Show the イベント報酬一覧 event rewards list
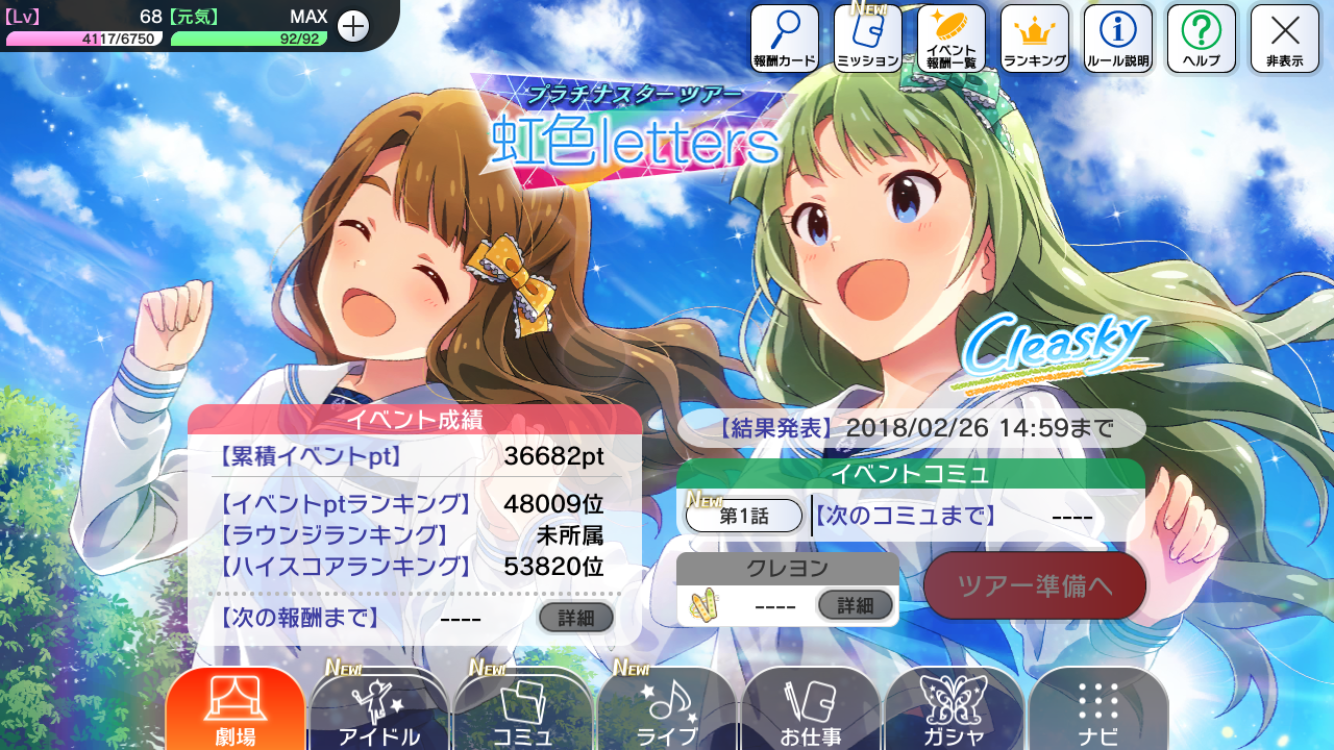1334x750 pixels. [951, 39]
